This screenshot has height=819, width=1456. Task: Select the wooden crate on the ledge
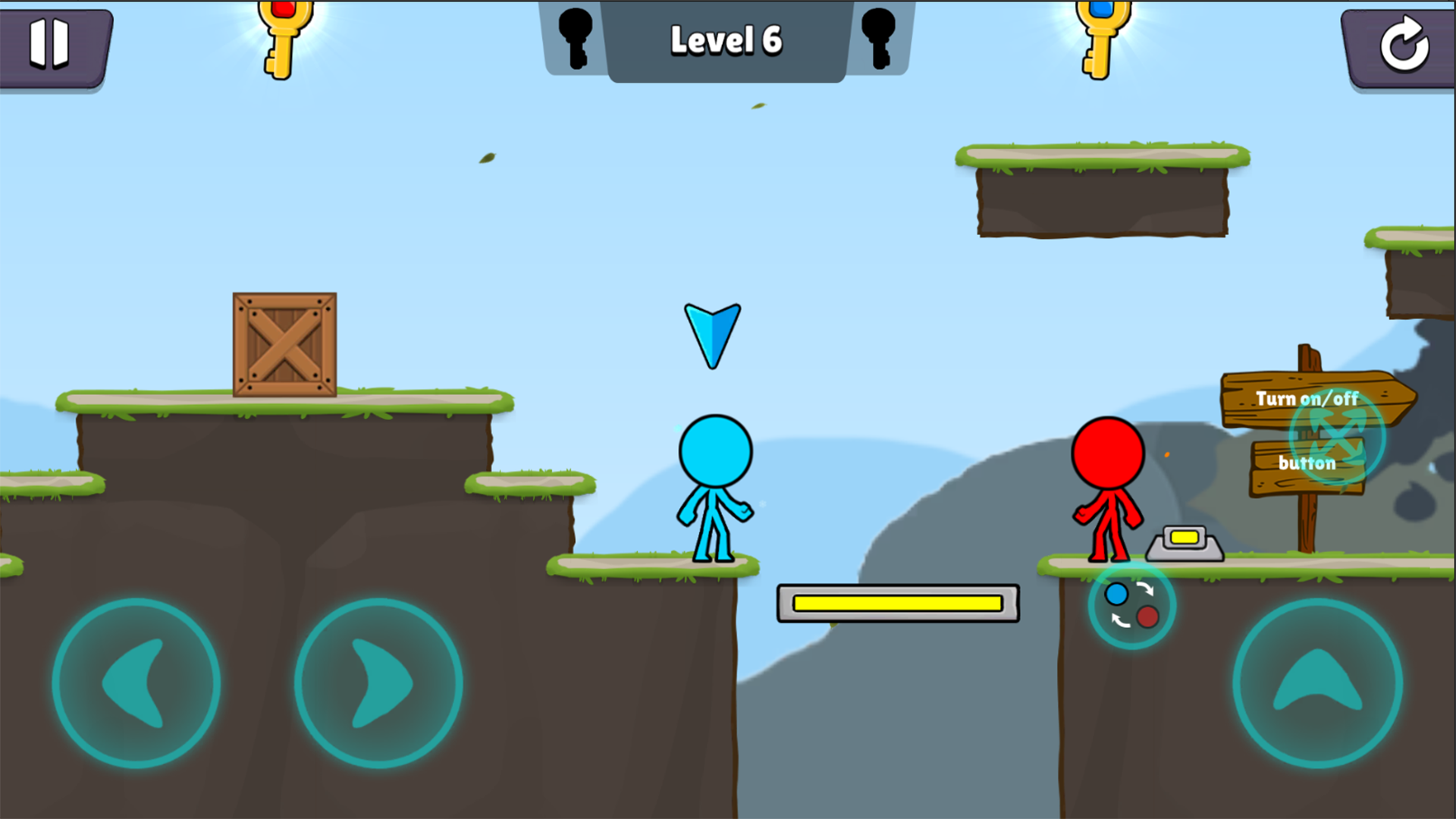click(282, 345)
